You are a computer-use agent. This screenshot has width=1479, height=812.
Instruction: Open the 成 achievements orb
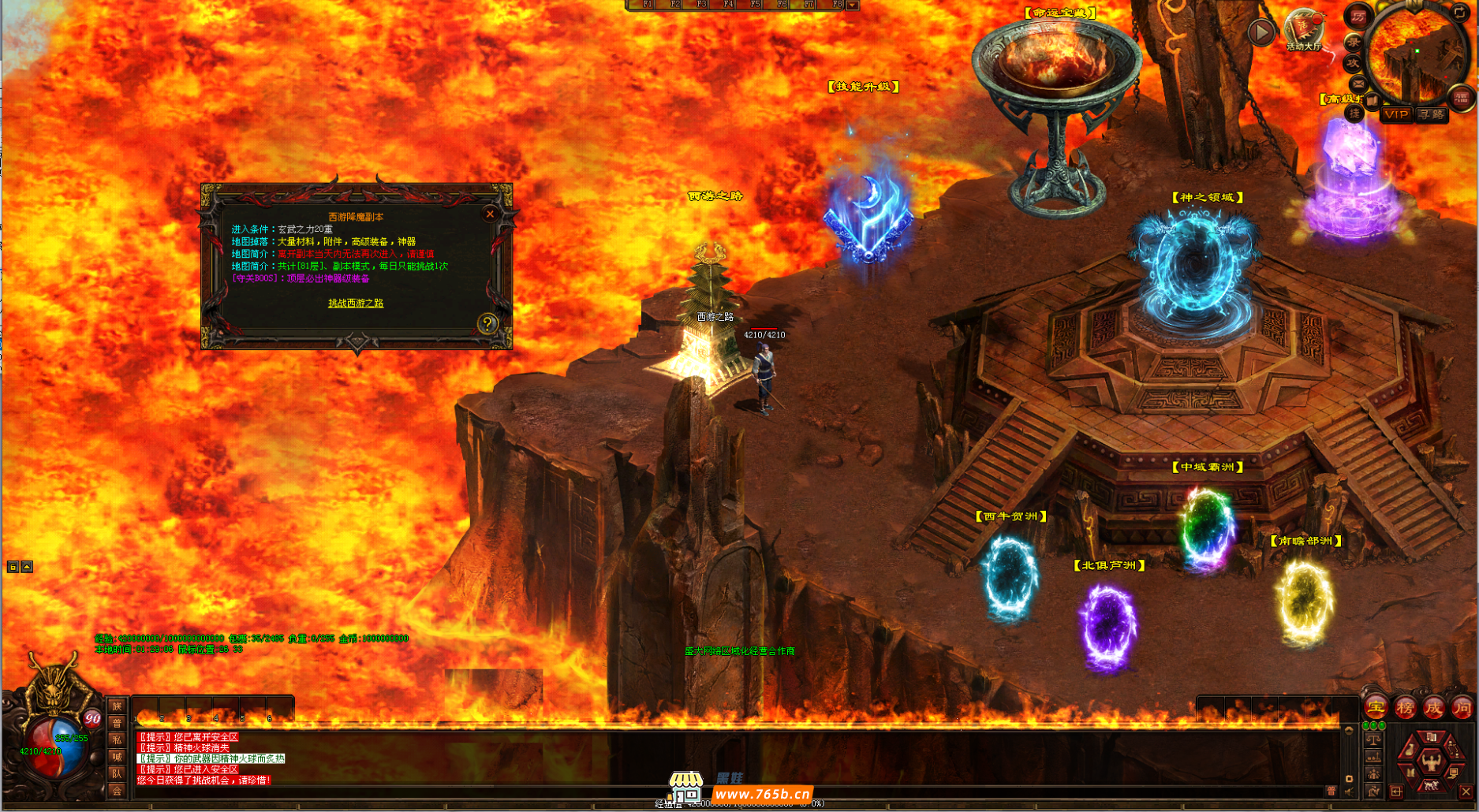coord(1433,707)
